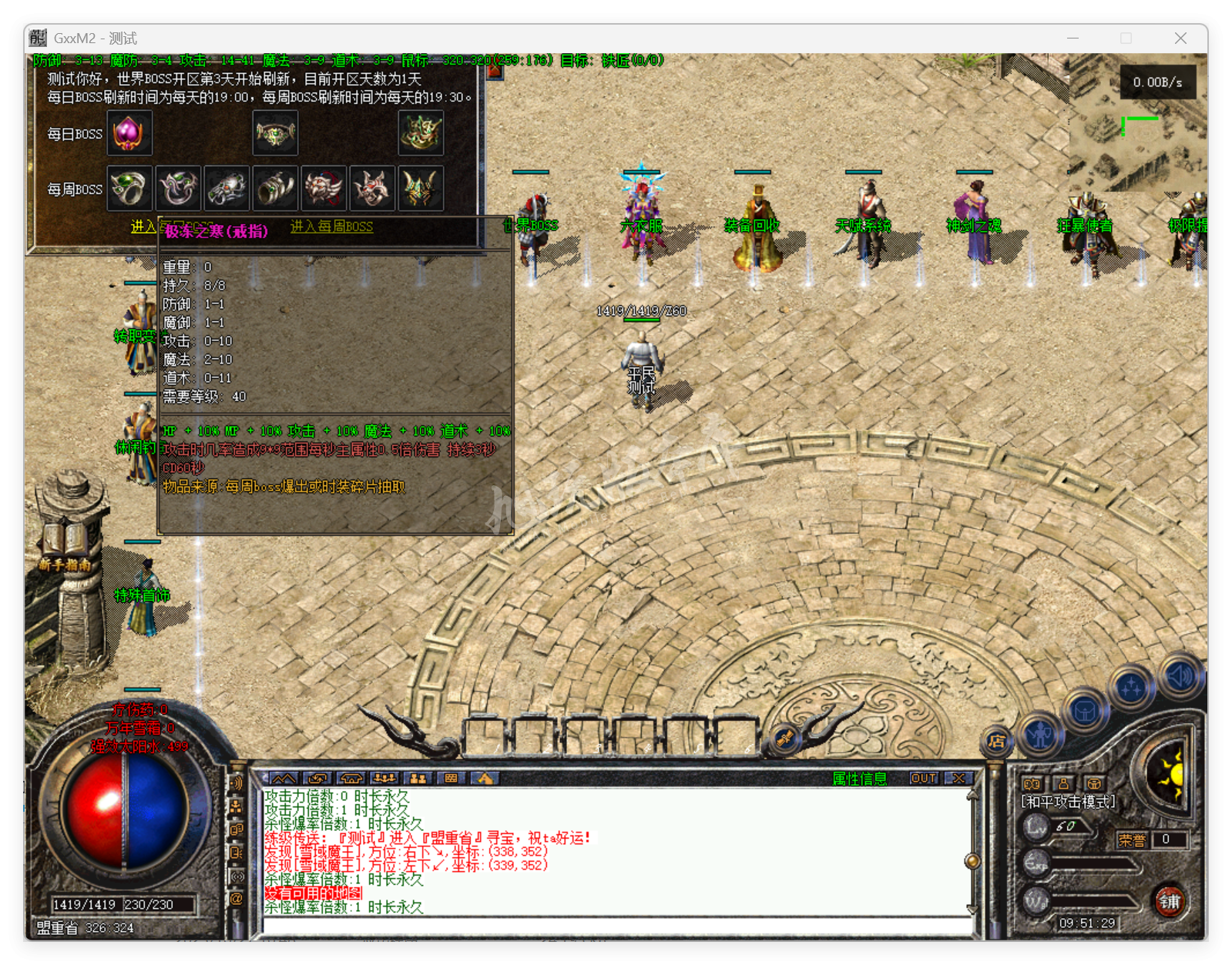Toggle the @ chat filter on the left
The width and height of the screenshot is (1232, 965).
click(x=237, y=899)
